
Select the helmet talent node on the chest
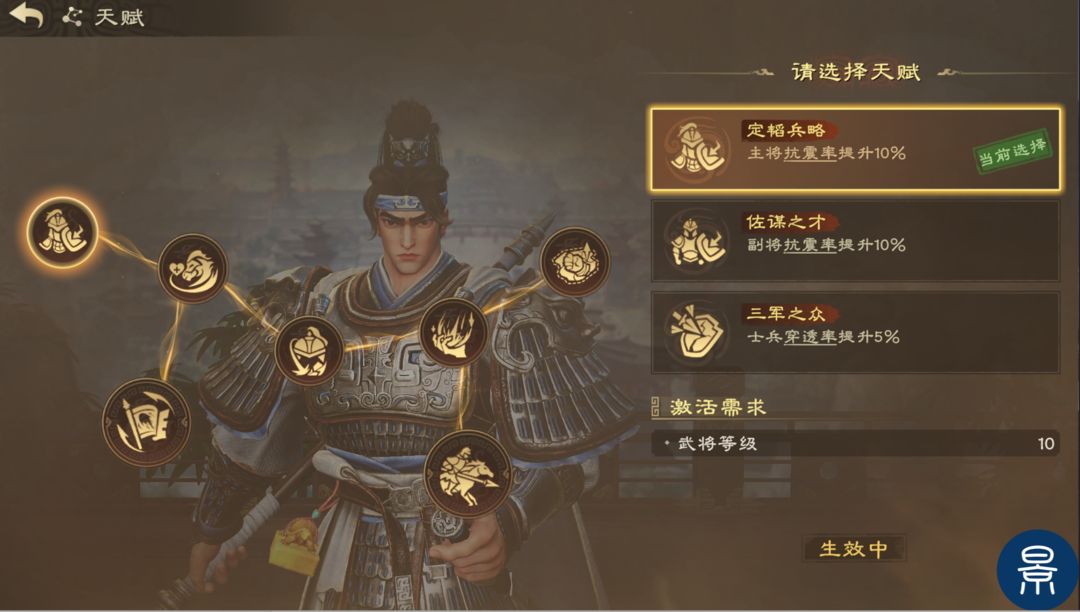point(309,350)
